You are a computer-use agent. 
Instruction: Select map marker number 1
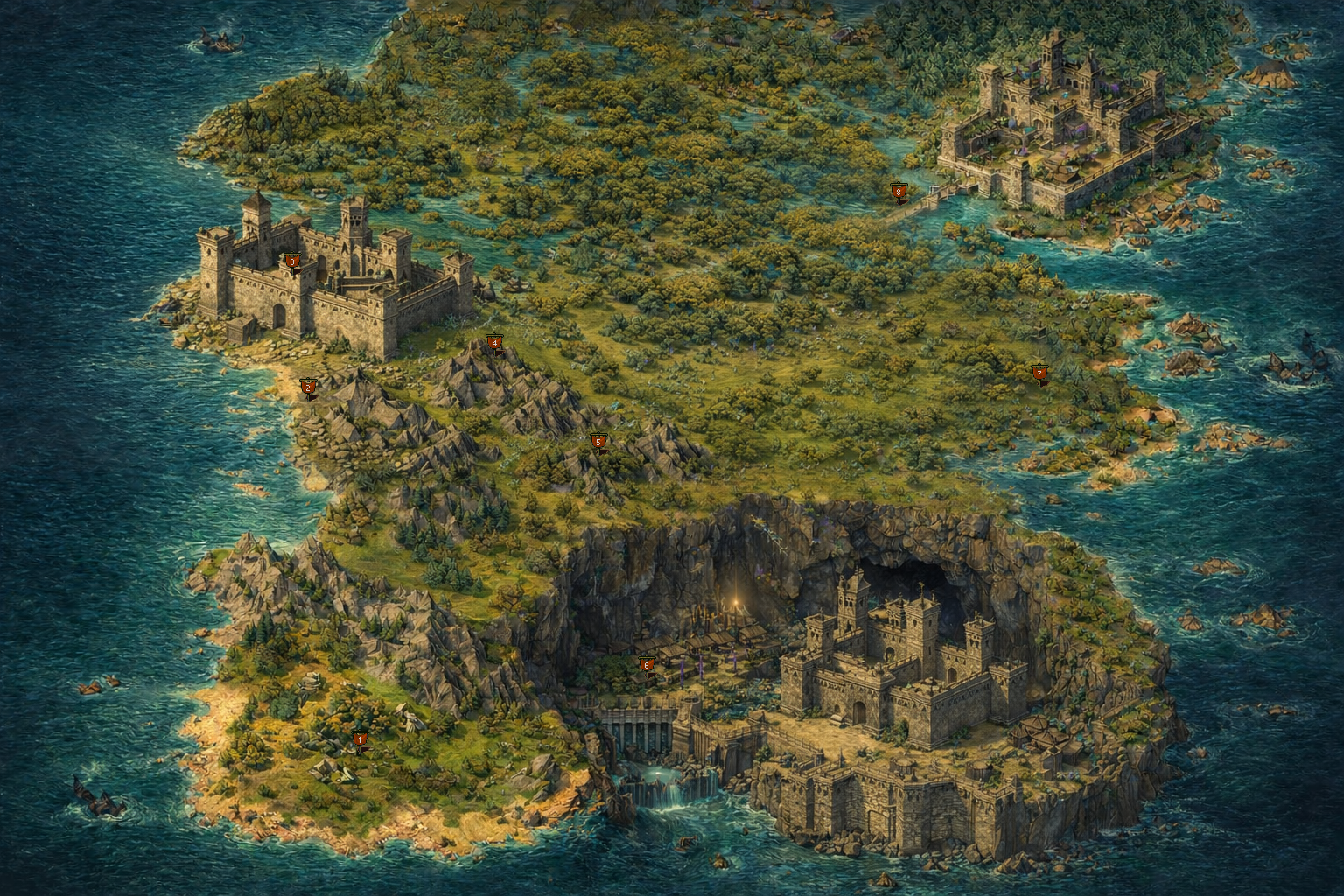click(x=359, y=739)
